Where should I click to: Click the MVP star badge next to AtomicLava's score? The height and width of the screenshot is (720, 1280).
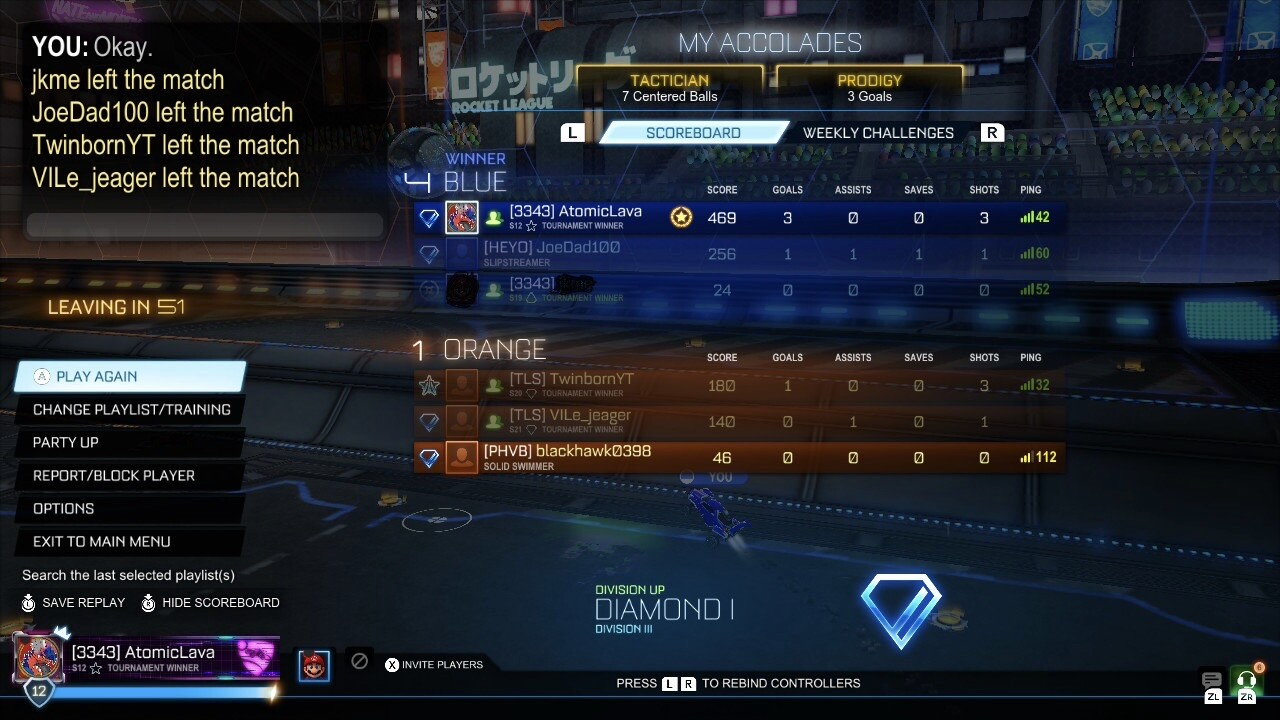point(680,217)
